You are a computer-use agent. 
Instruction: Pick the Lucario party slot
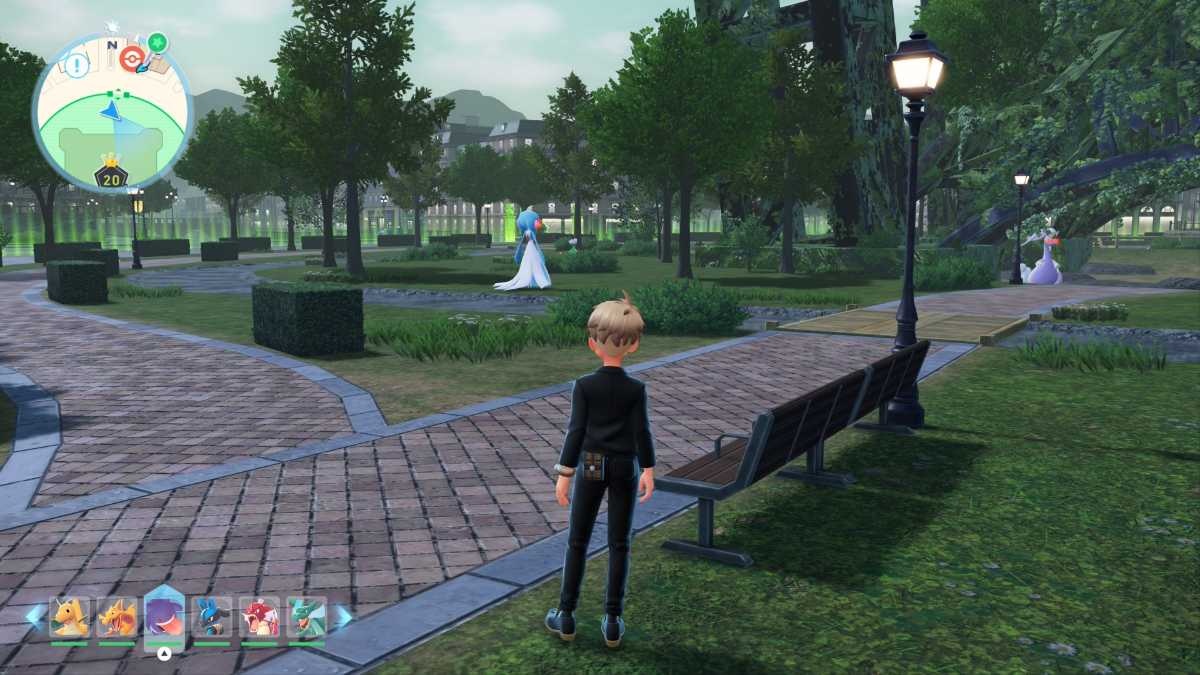click(212, 617)
